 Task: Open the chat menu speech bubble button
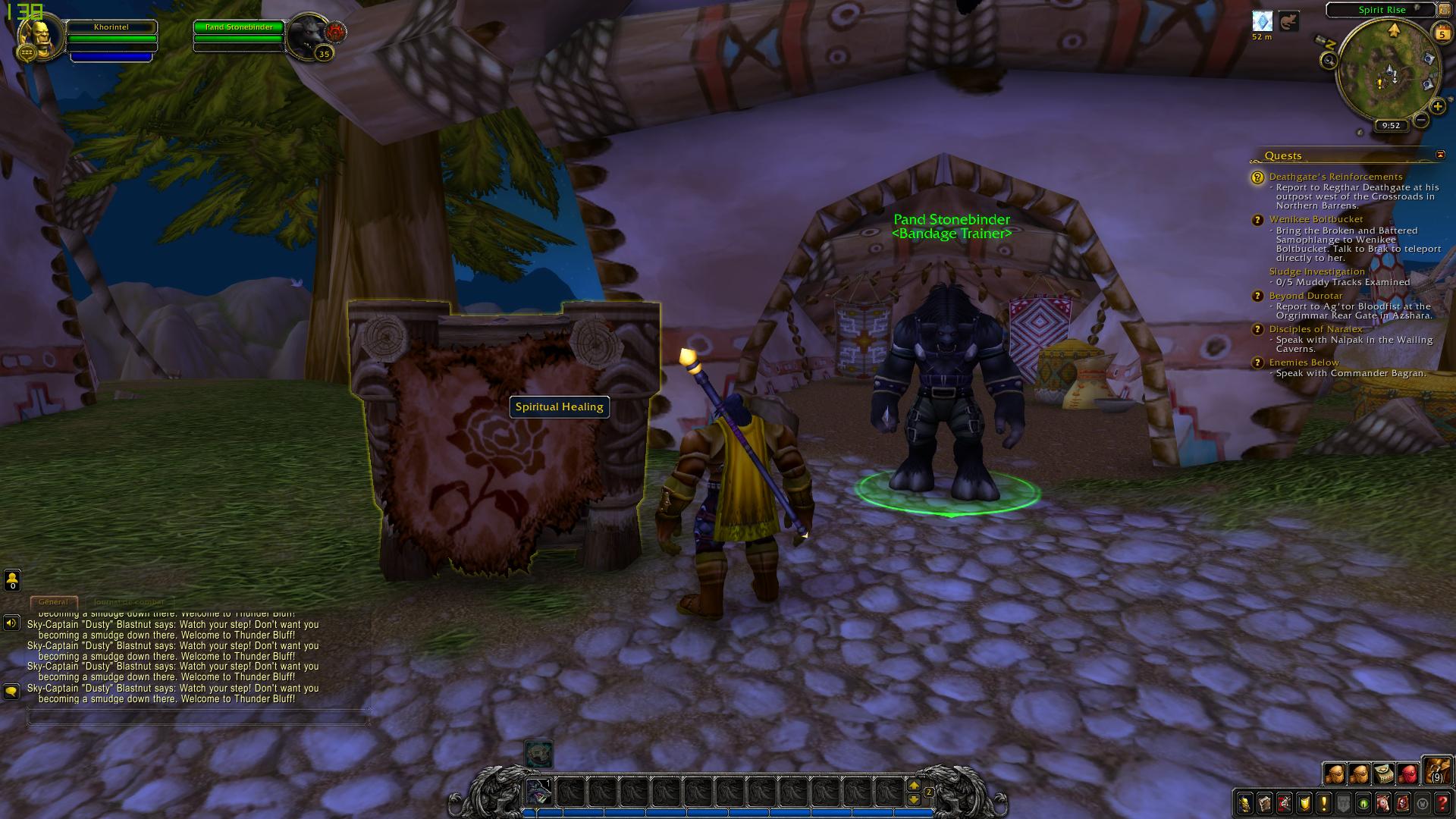click(11, 691)
